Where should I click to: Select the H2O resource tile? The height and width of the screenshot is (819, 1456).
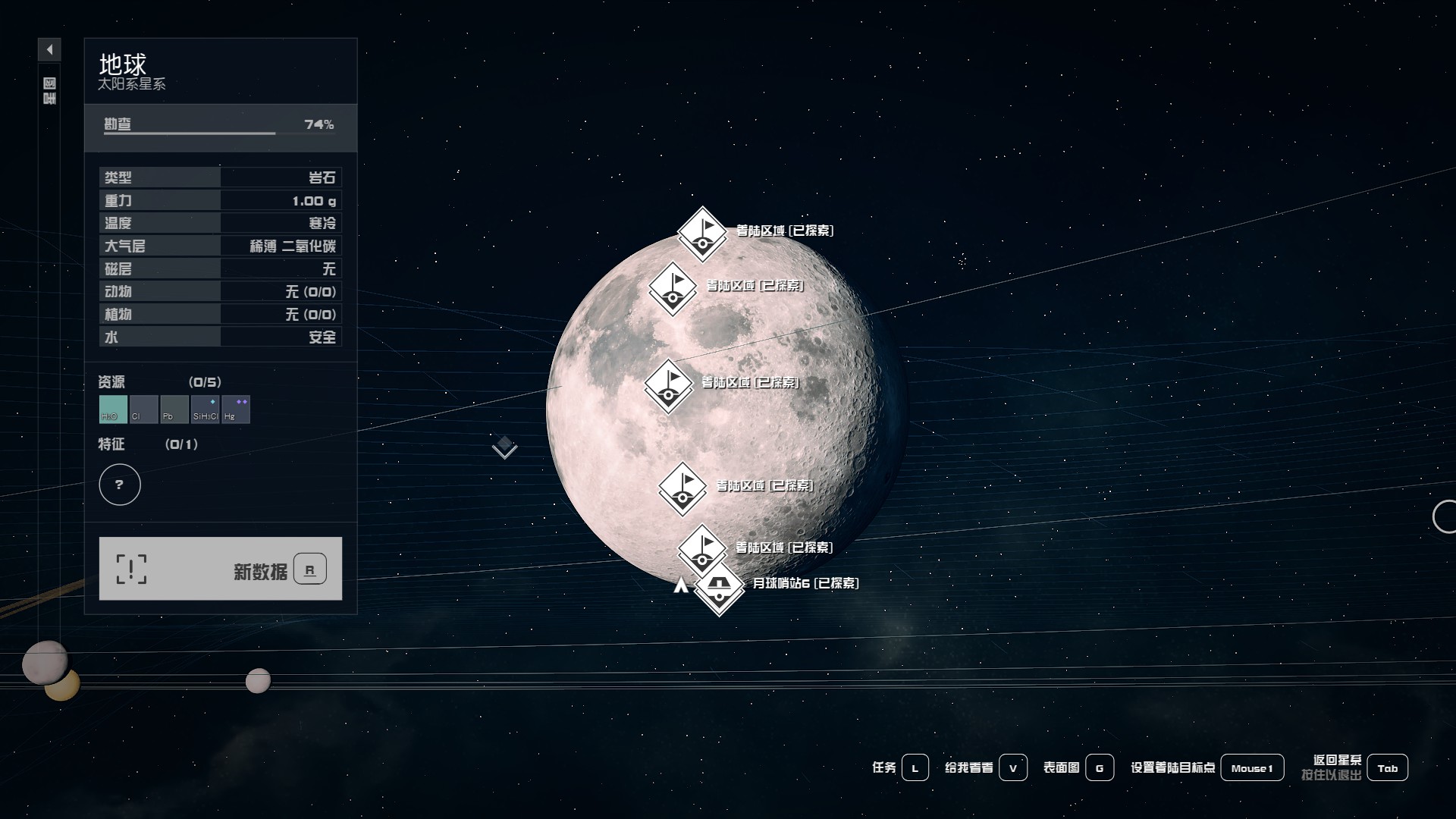click(x=113, y=409)
